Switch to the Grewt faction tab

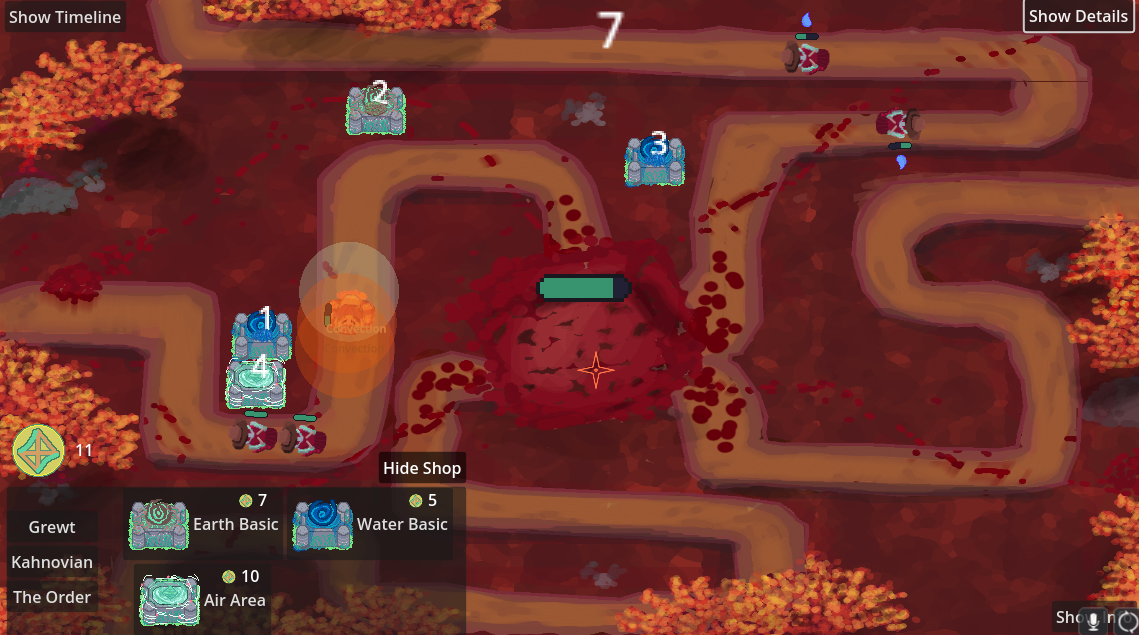pos(52,527)
